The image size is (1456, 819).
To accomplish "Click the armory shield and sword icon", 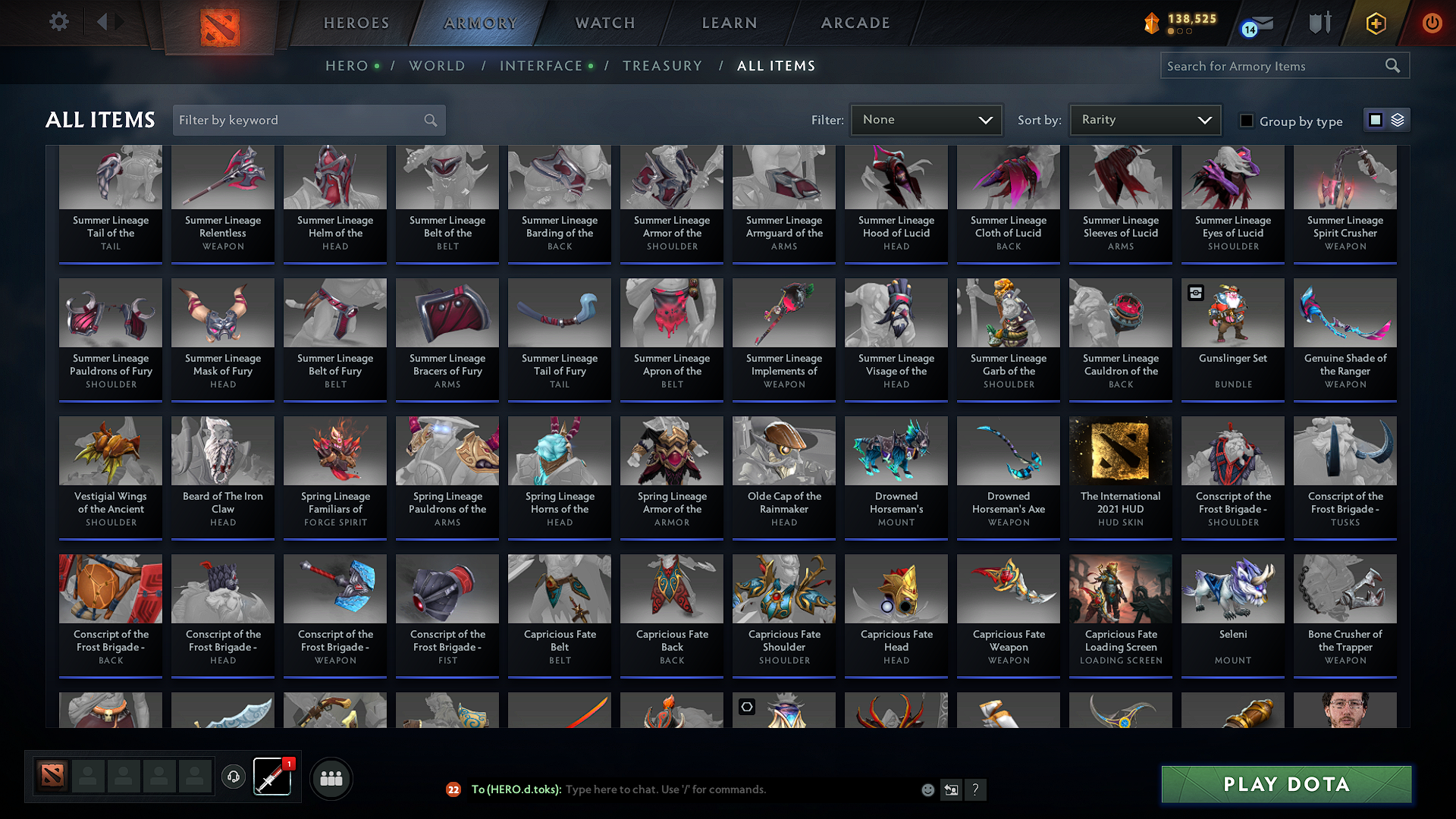I will (1319, 23).
